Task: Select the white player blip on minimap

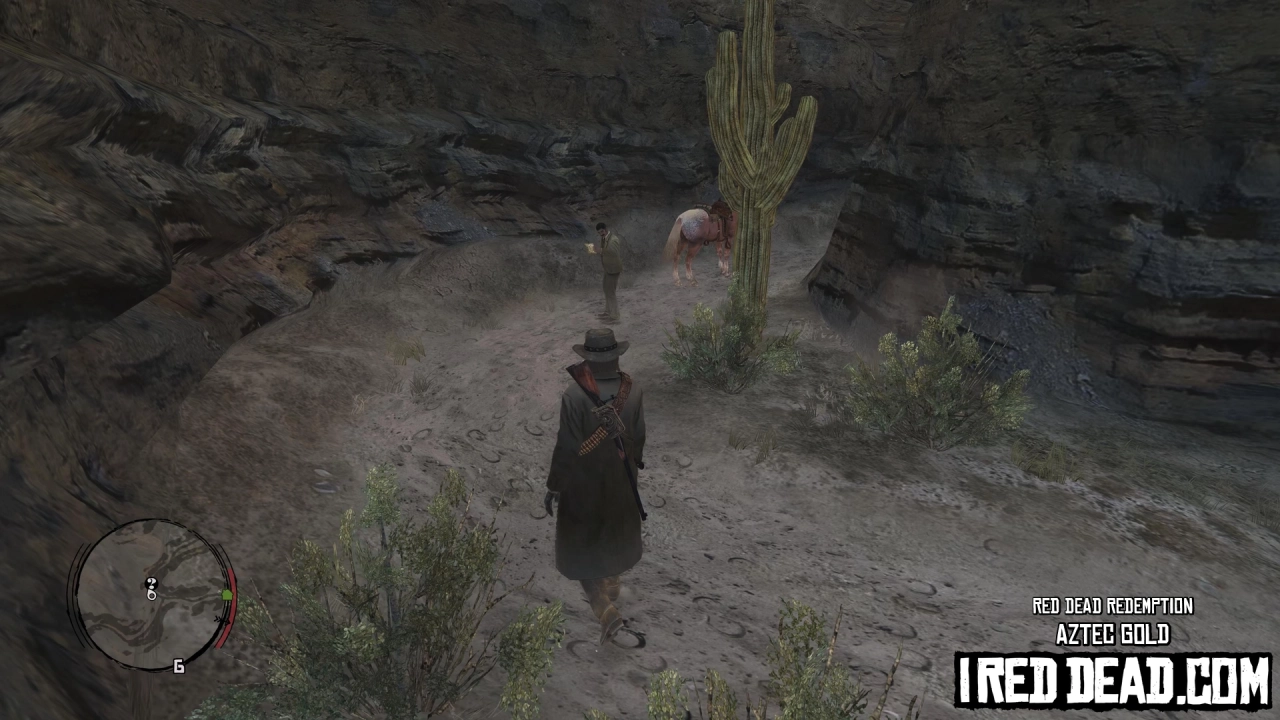Action: coord(152,594)
